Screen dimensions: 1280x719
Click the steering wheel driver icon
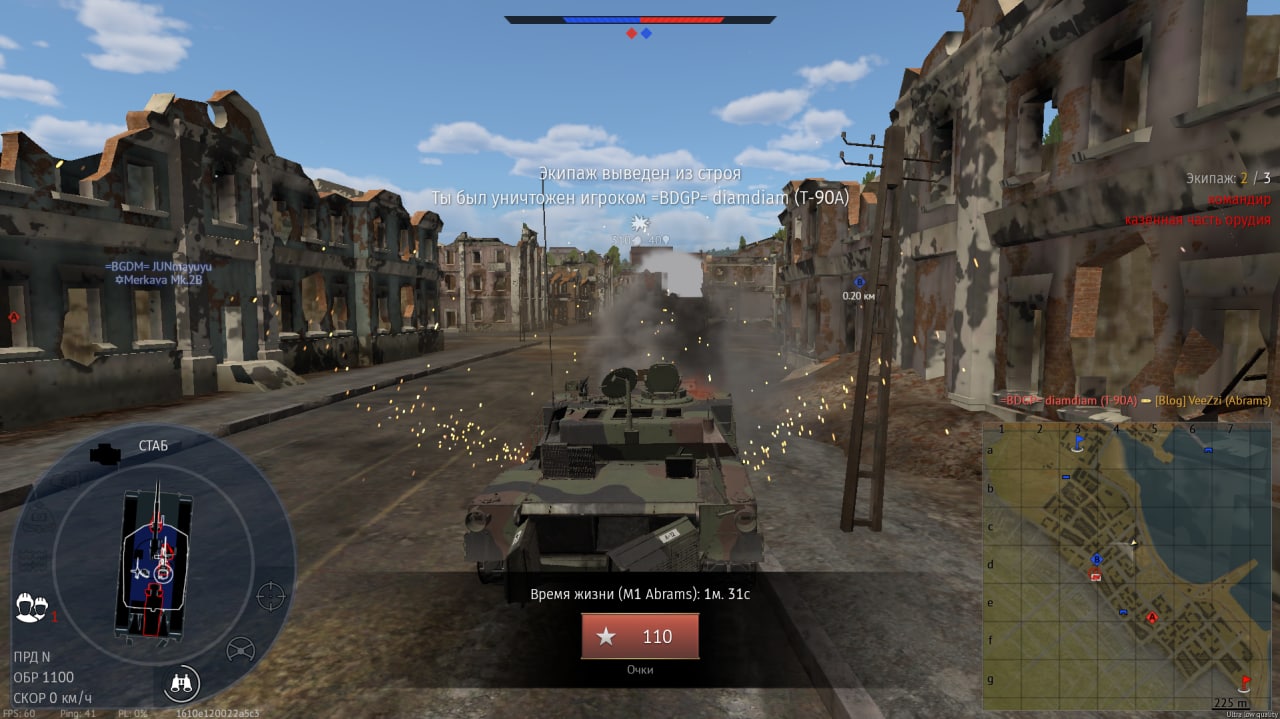pos(240,650)
